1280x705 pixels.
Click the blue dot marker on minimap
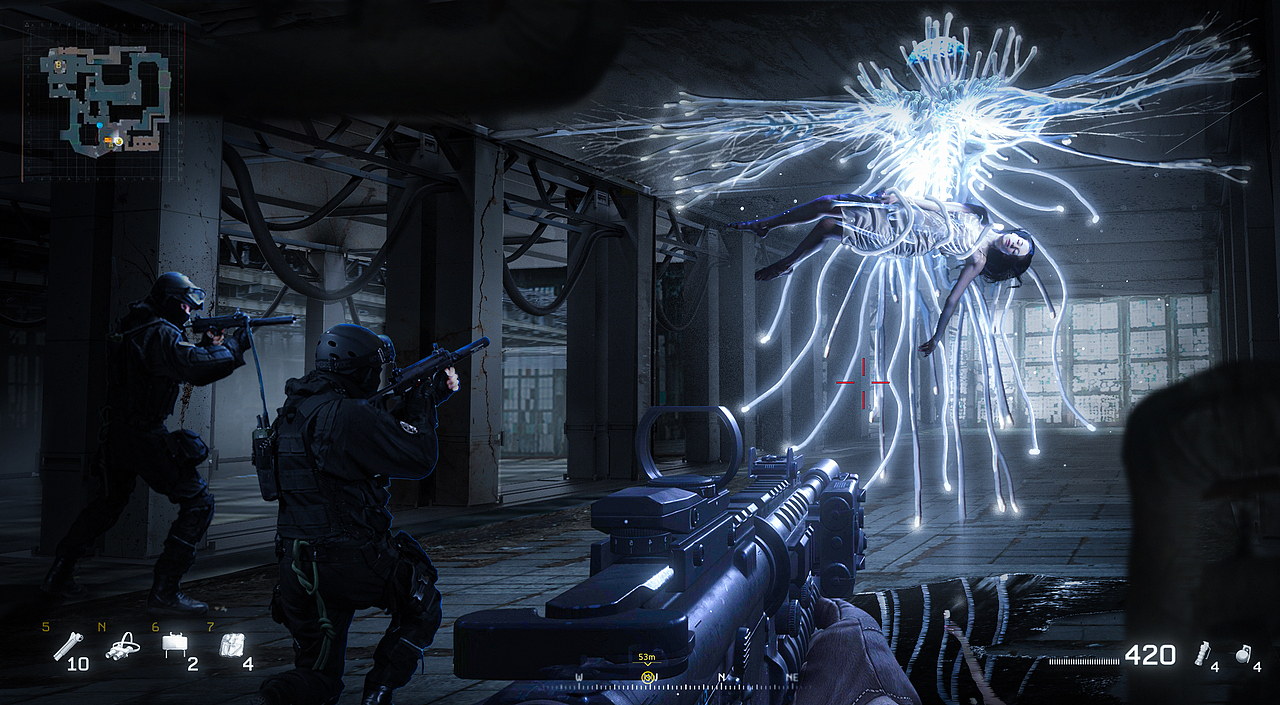pyautogui.click(x=99, y=125)
